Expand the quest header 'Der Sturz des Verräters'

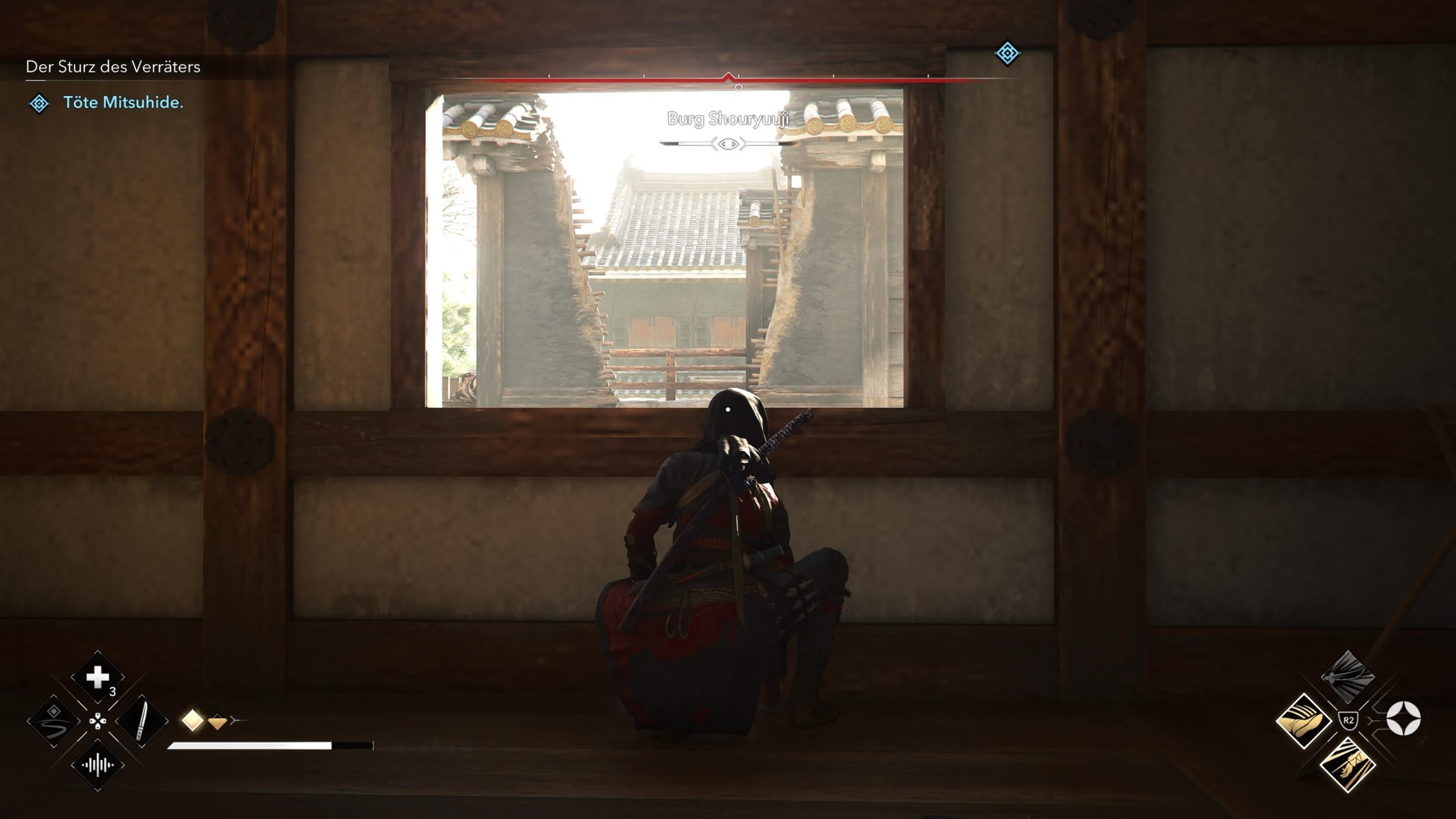(x=114, y=68)
